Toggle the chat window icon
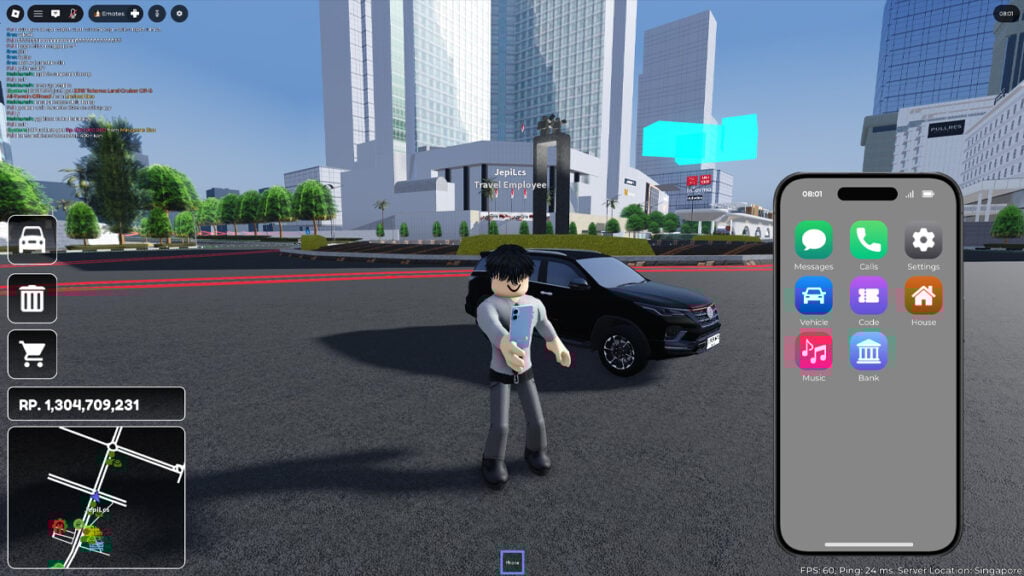 (55, 13)
